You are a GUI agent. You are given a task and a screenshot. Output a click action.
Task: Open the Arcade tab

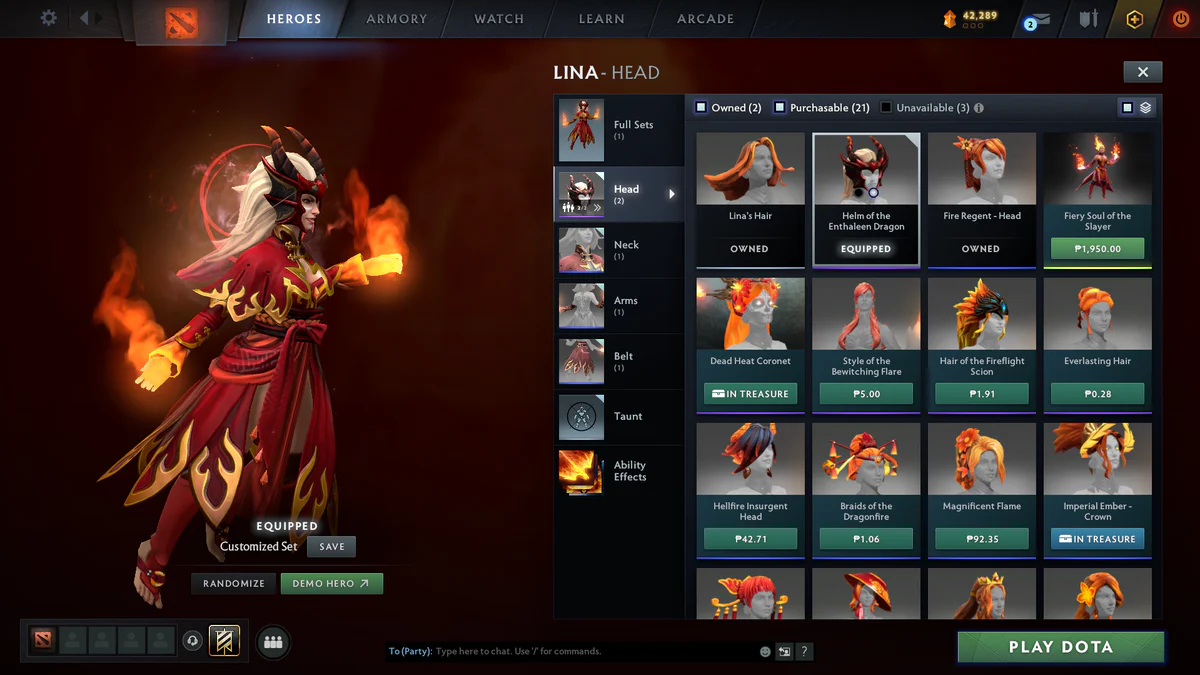click(x=705, y=19)
